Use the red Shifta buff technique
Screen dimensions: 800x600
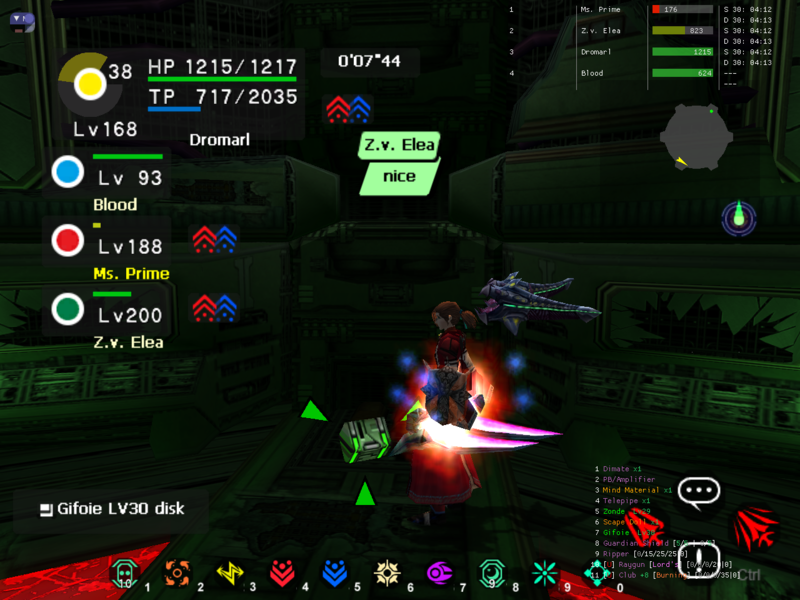pyautogui.click(x=283, y=572)
